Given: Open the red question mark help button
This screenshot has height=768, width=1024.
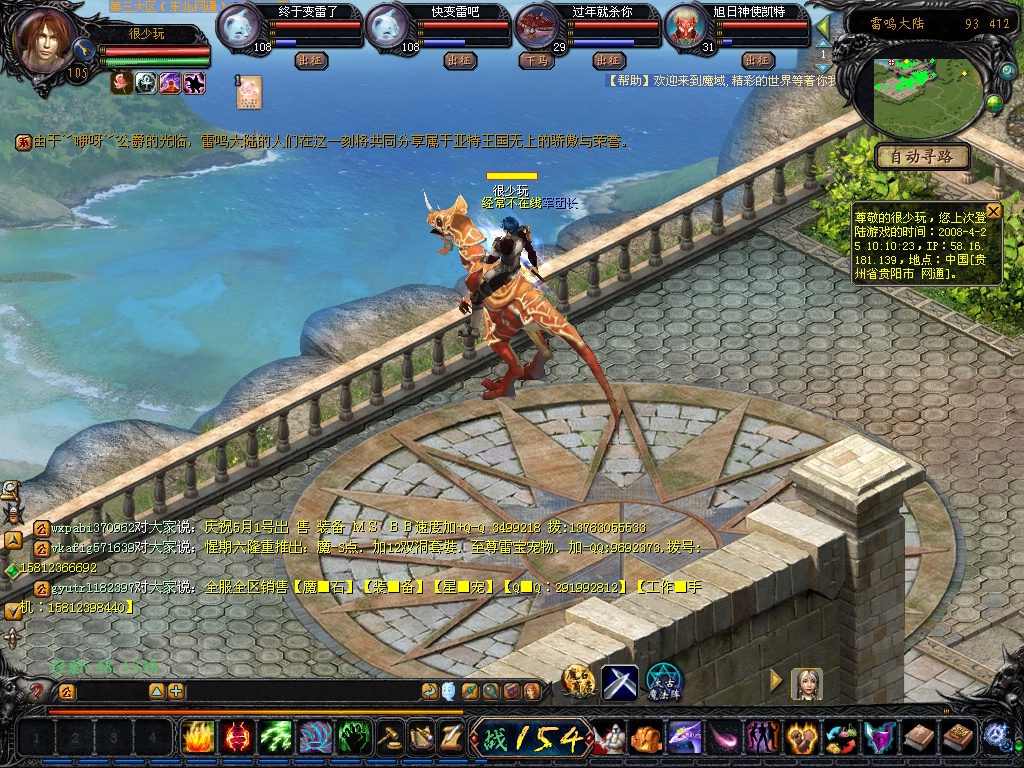Looking at the screenshot, I should click(37, 691).
